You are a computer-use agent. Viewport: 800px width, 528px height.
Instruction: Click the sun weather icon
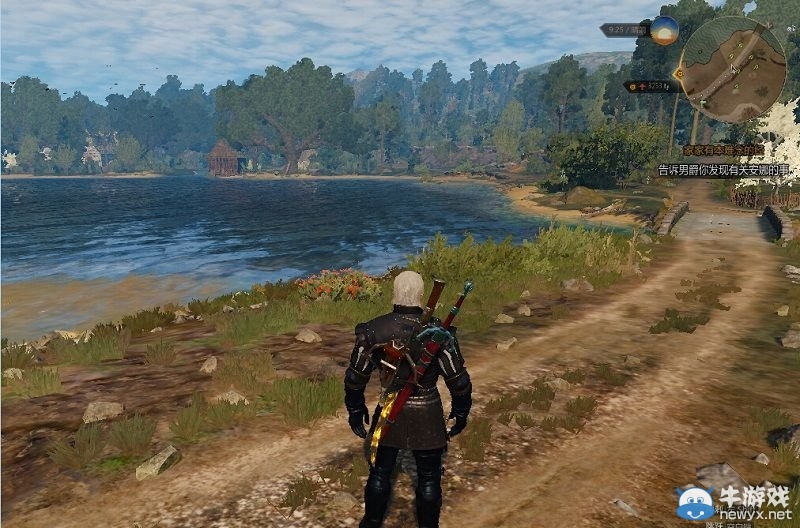(x=665, y=30)
